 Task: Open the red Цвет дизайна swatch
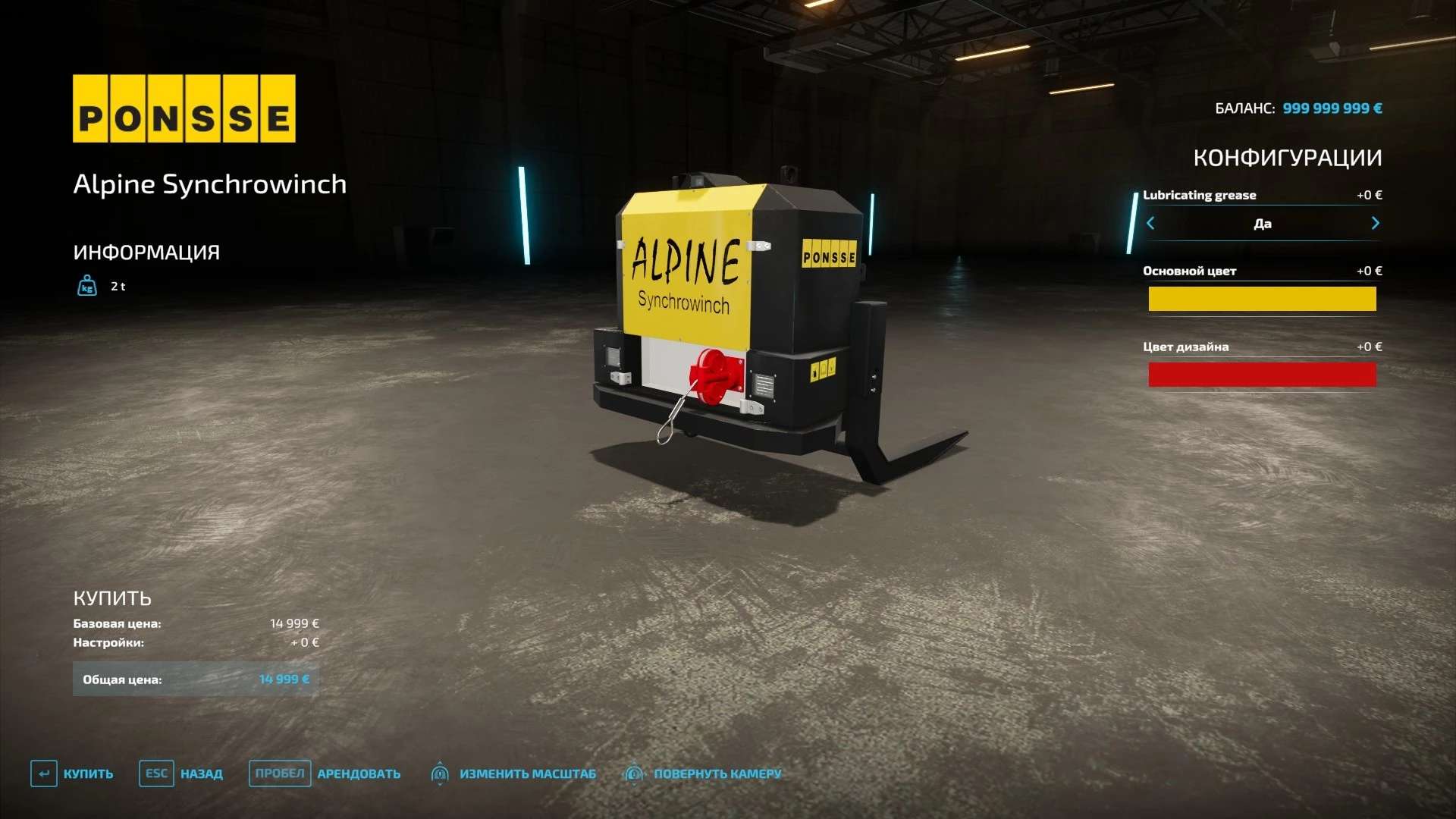pyautogui.click(x=1262, y=375)
